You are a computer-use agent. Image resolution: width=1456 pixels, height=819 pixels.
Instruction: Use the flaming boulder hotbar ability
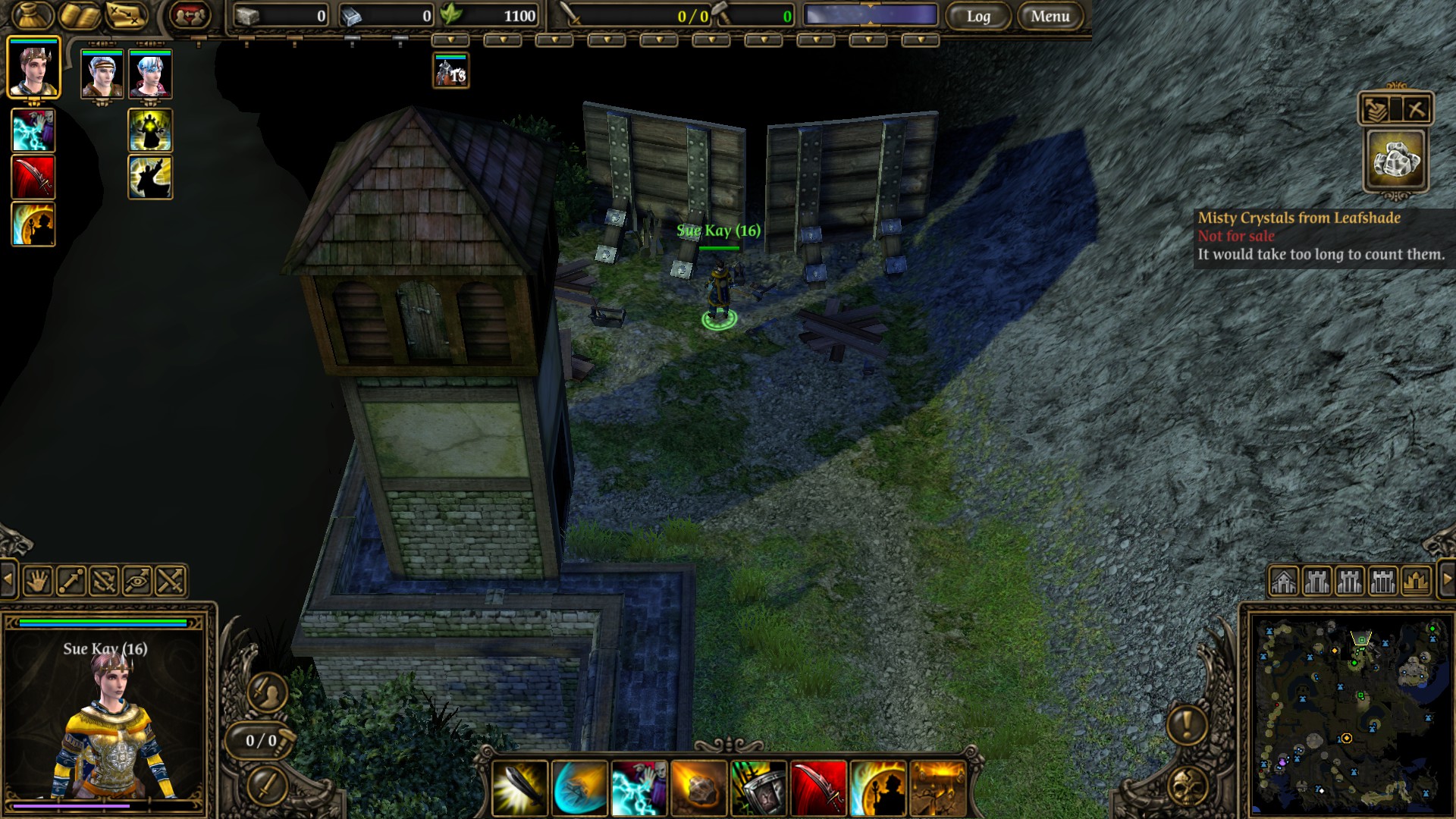pos(698,789)
